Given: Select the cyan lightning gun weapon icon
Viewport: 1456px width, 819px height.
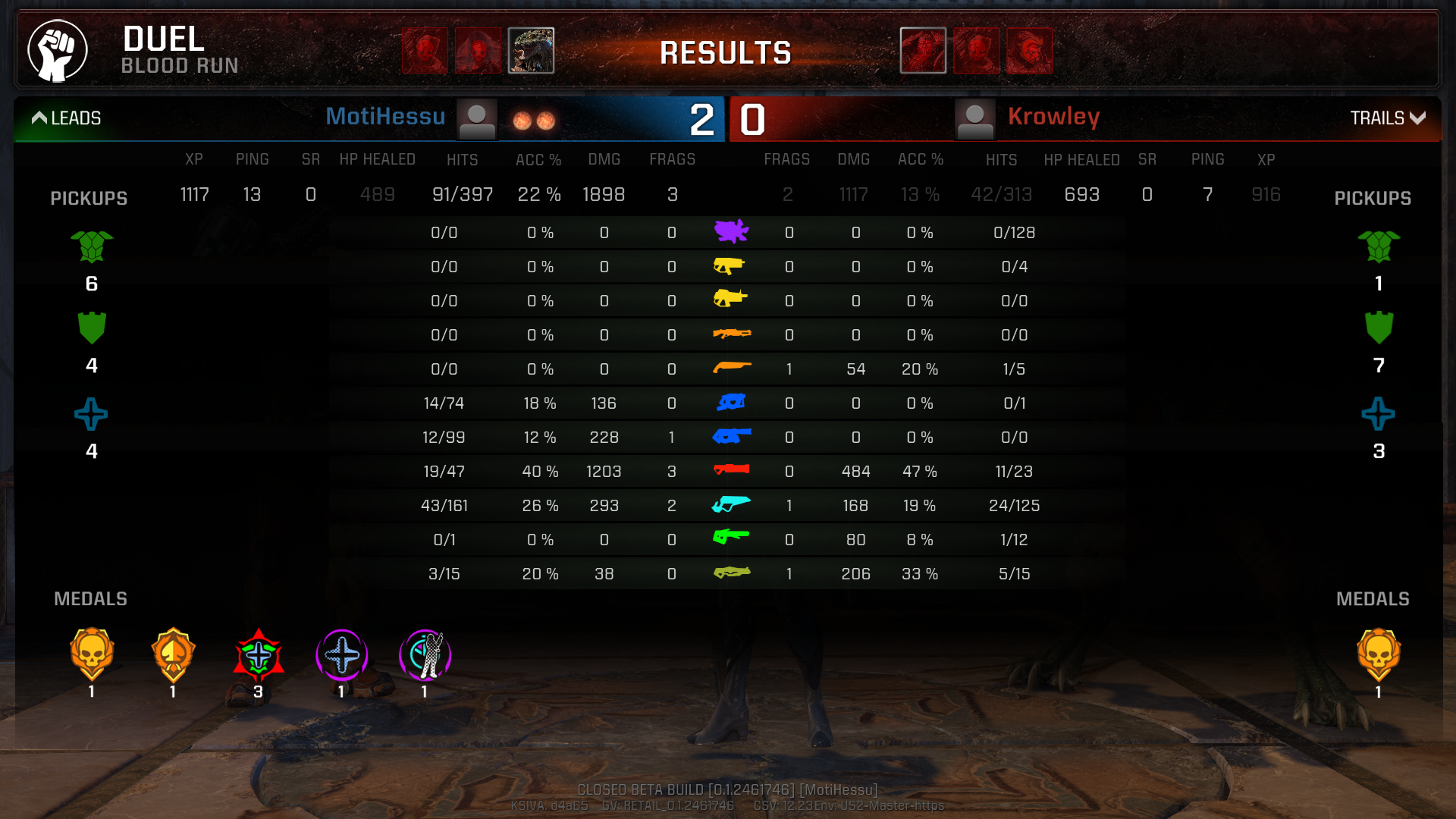Looking at the screenshot, I should point(731,505).
